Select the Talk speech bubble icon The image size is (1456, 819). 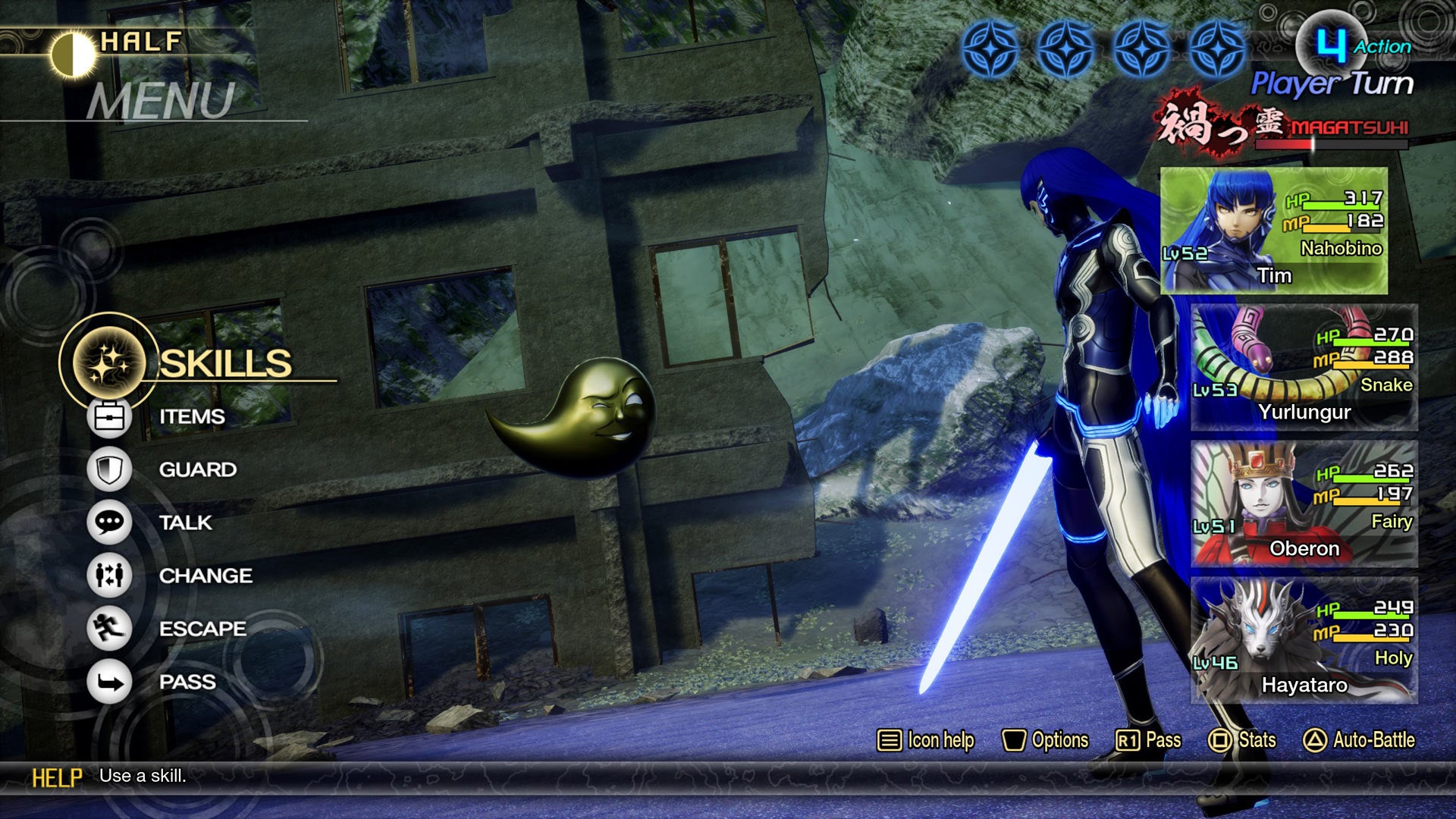(108, 522)
